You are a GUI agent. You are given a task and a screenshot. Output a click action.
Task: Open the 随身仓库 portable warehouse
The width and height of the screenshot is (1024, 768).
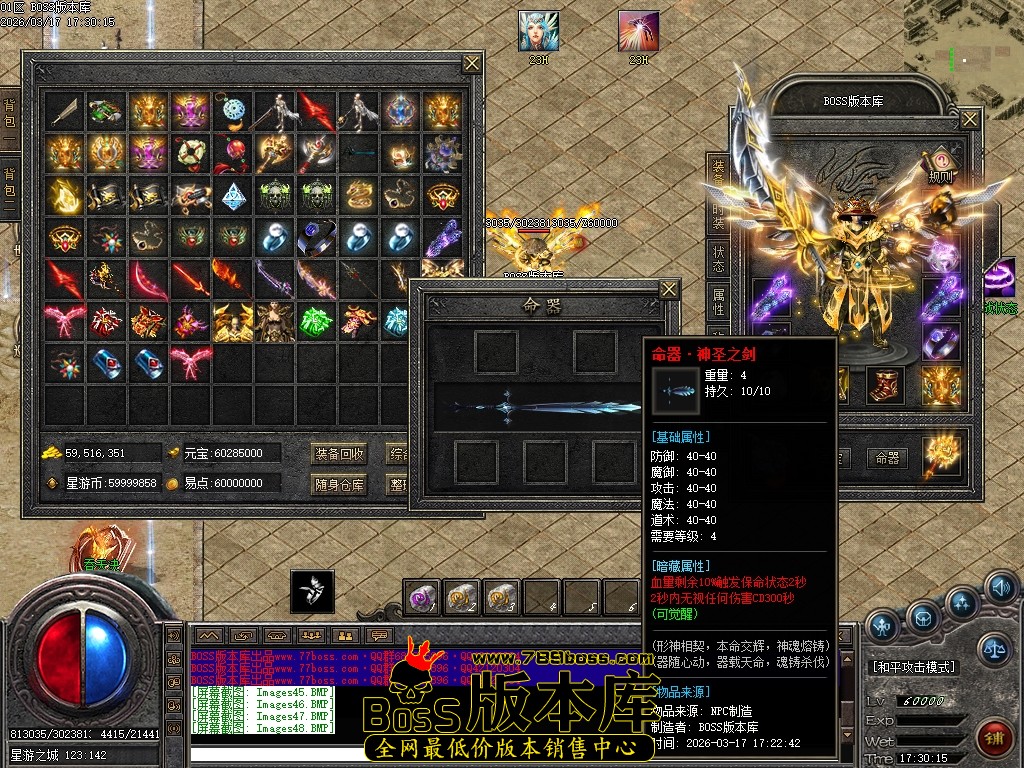pyautogui.click(x=339, y=484)
